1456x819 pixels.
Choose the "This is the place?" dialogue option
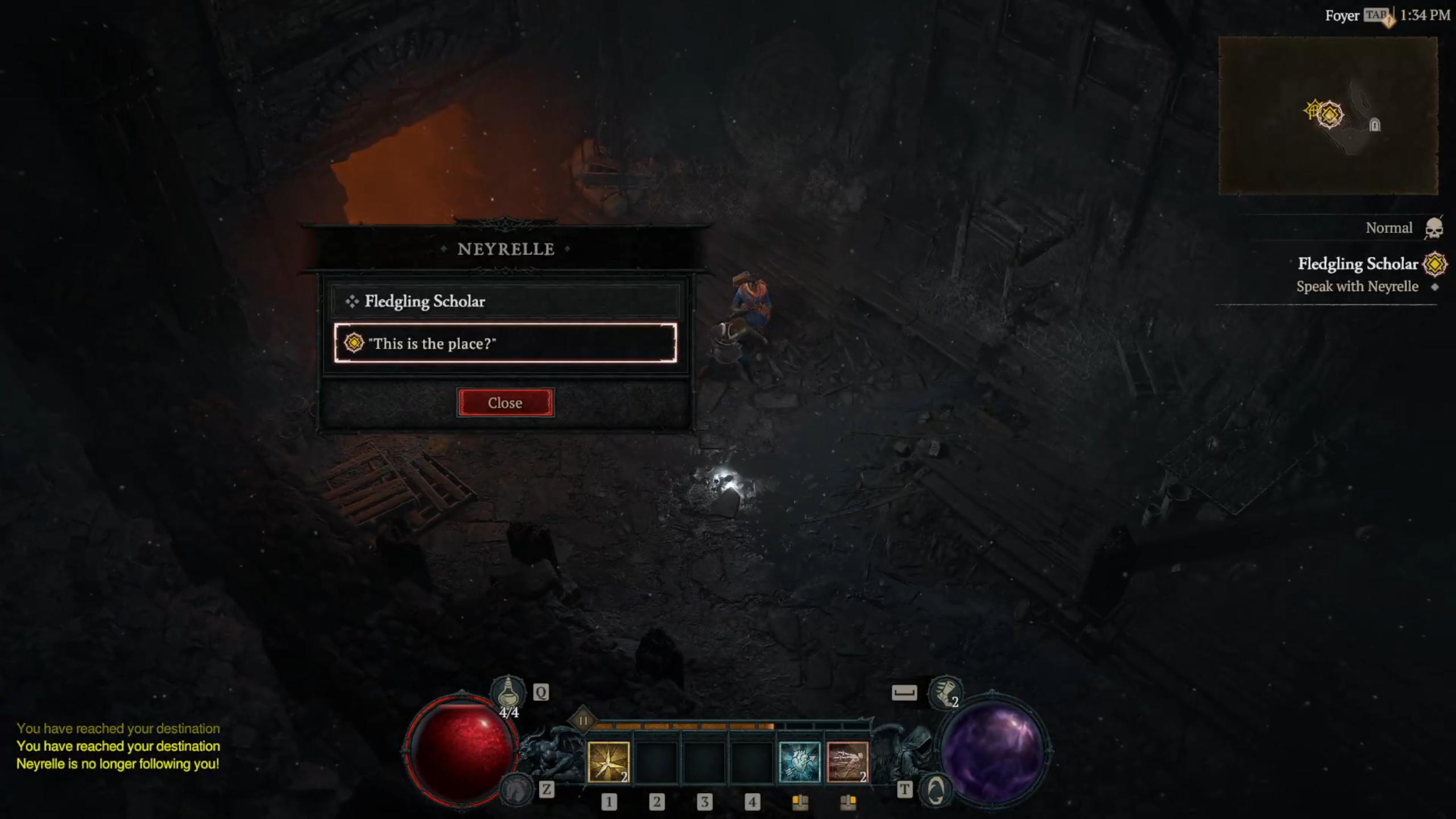pos(505,343)
